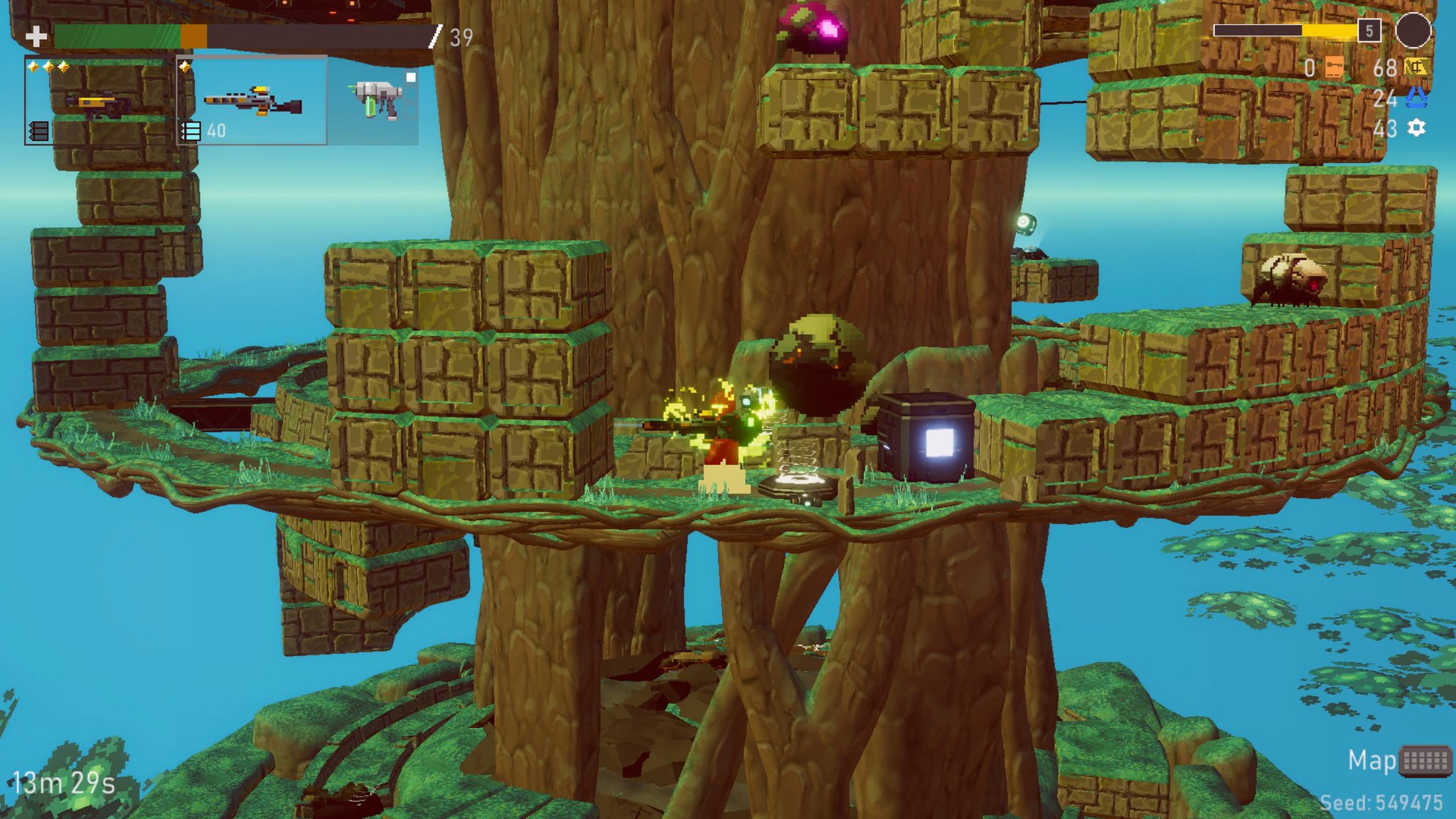The height and width of the screenshot is (819, 1456).
Task: Click the white gear resource icon next to 43
Action: (1416, 128)
